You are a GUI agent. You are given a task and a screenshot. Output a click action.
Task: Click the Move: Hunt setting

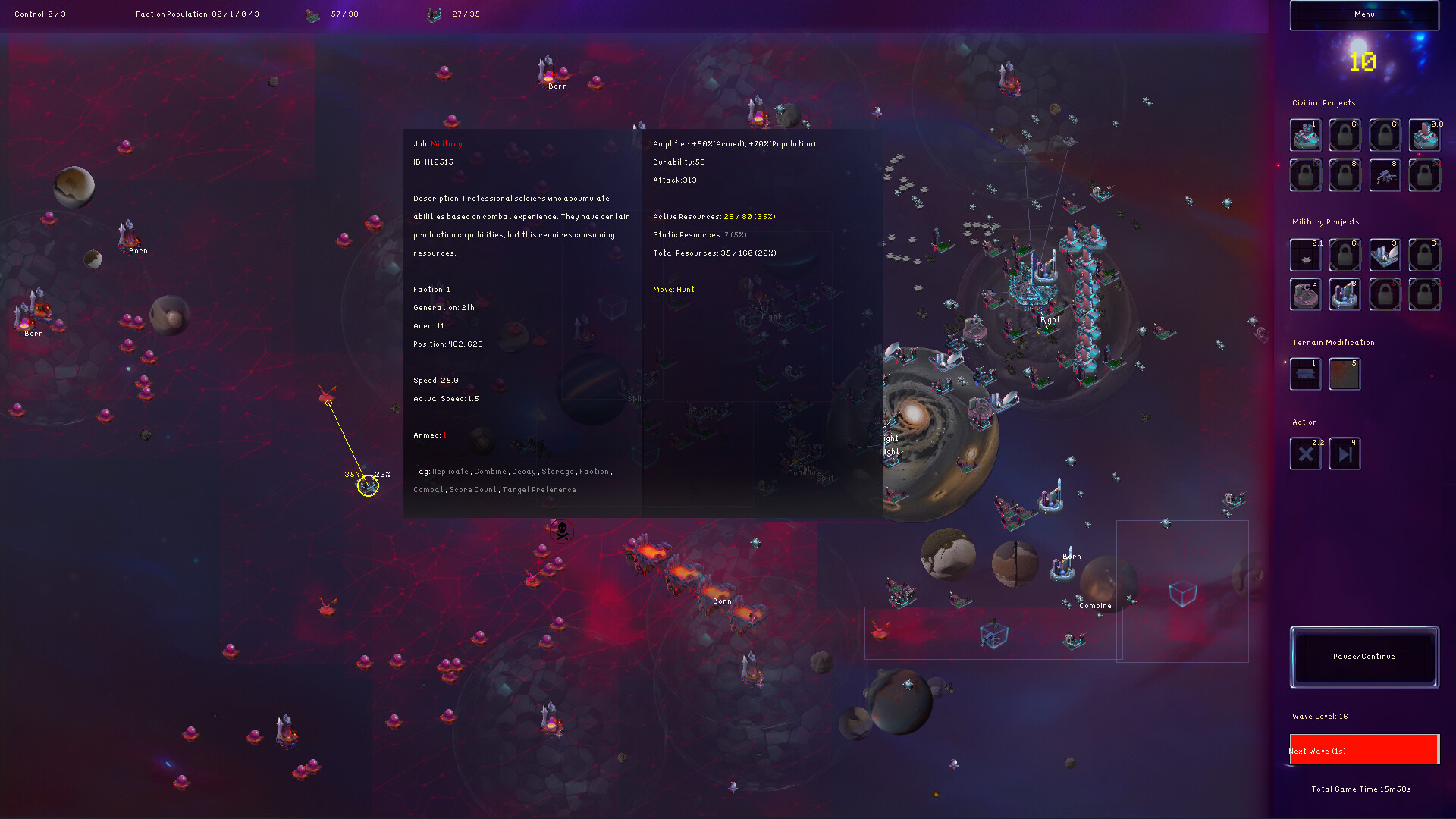coord(673,289)
